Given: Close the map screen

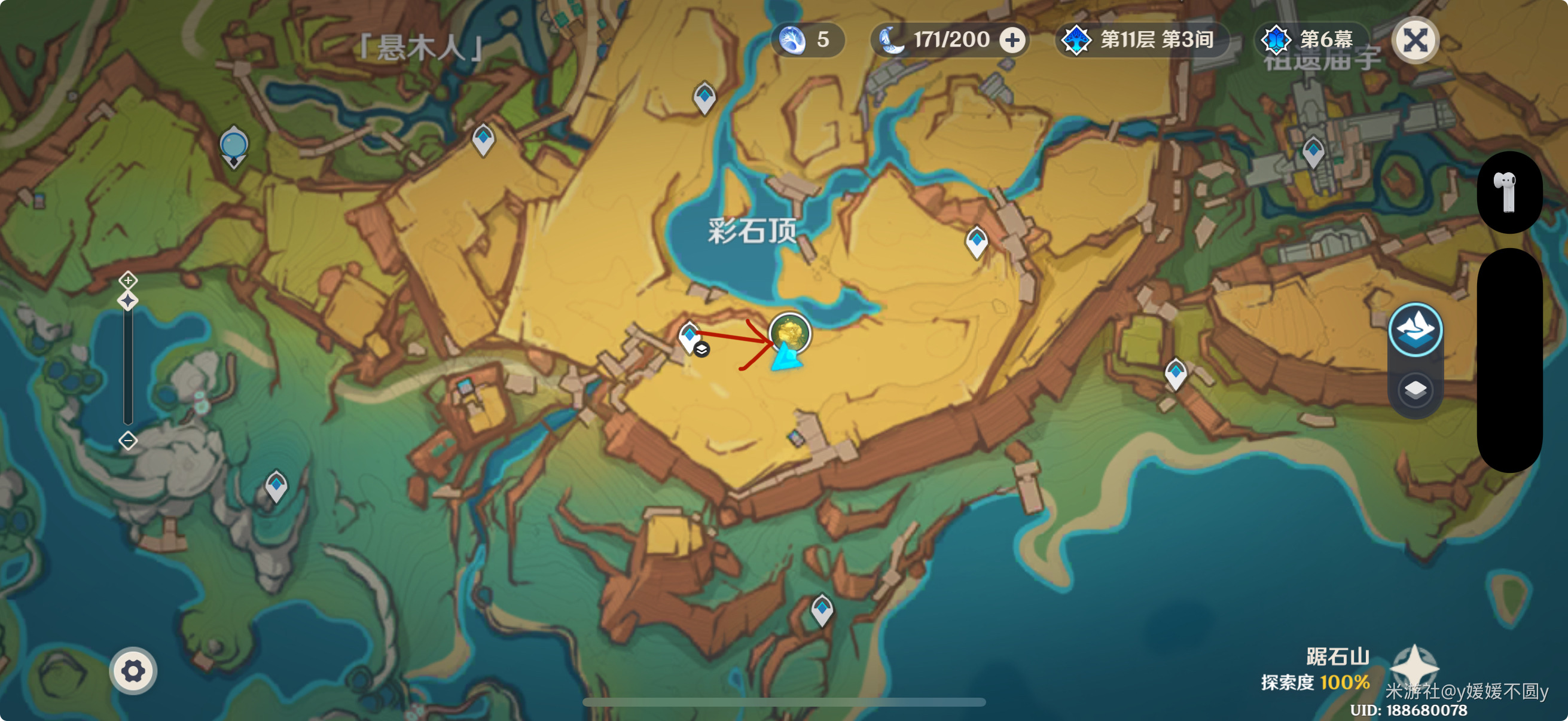Looking at the screenshot, I should tap(1415, 41).
